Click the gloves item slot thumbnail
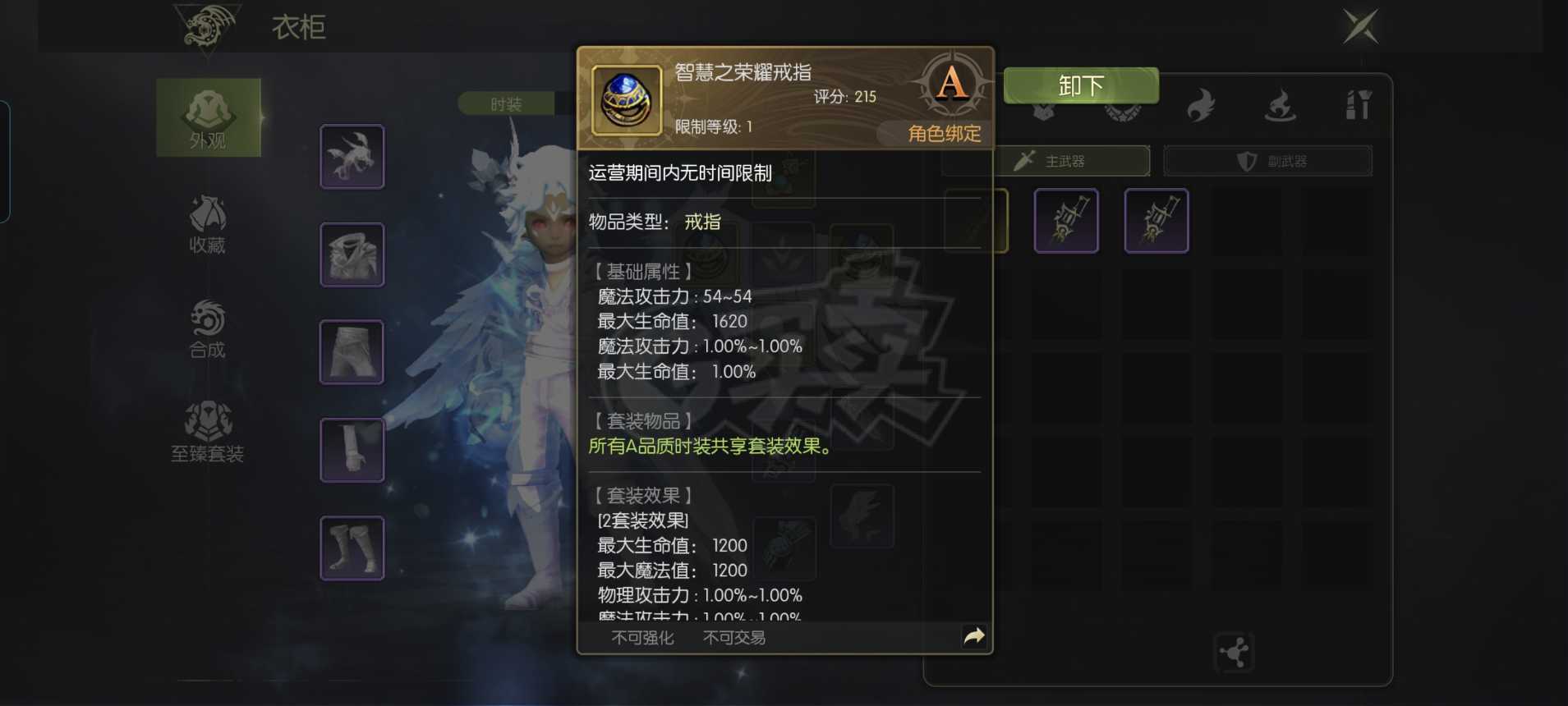This screenshot has height=706, width=1568. pyautogui.click(x=352, y=449)
